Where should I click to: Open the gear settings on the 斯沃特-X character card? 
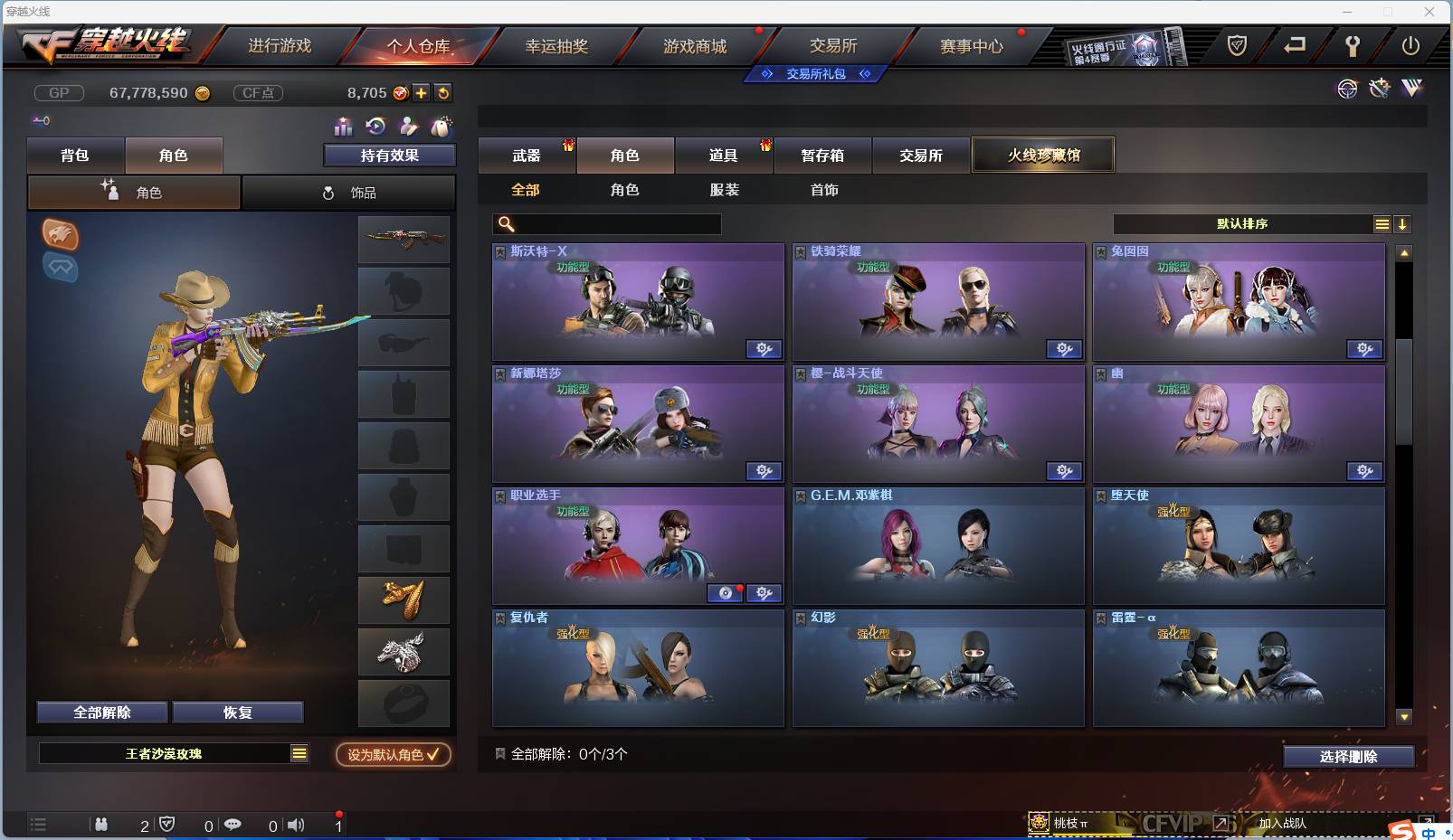click(x=765, y=349)
